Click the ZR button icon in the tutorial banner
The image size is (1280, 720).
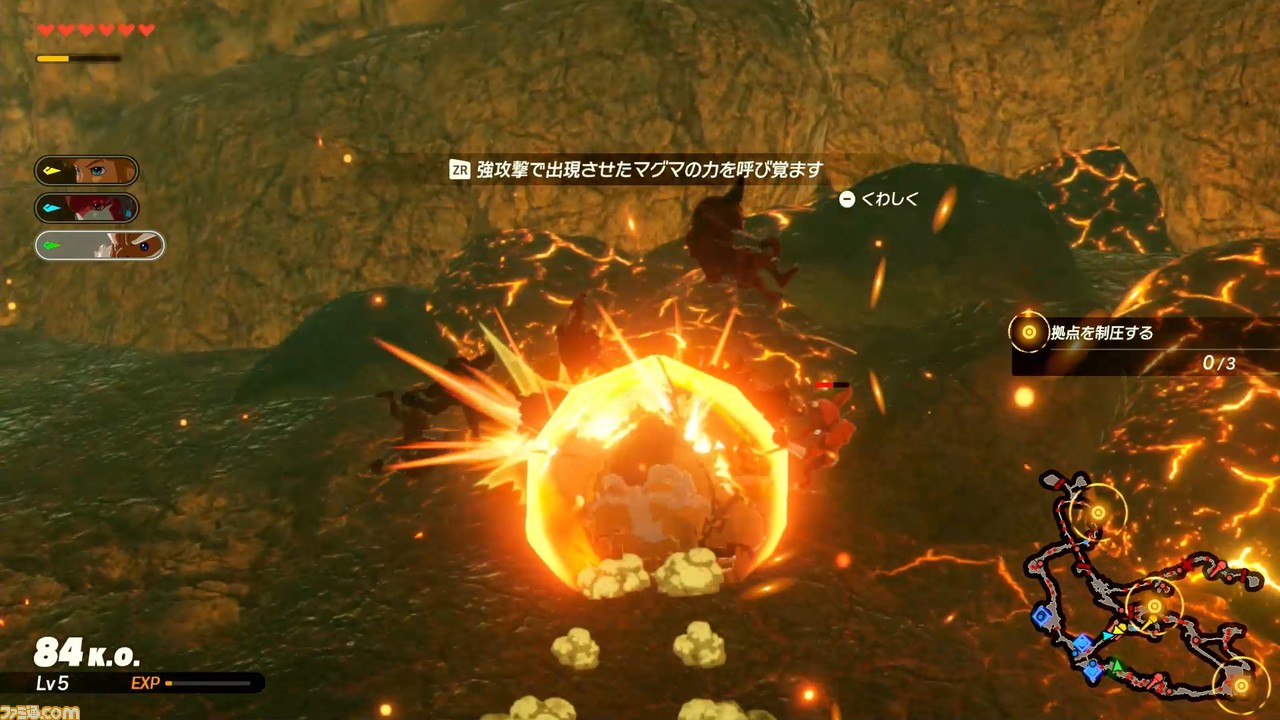(x=462, y=168)
